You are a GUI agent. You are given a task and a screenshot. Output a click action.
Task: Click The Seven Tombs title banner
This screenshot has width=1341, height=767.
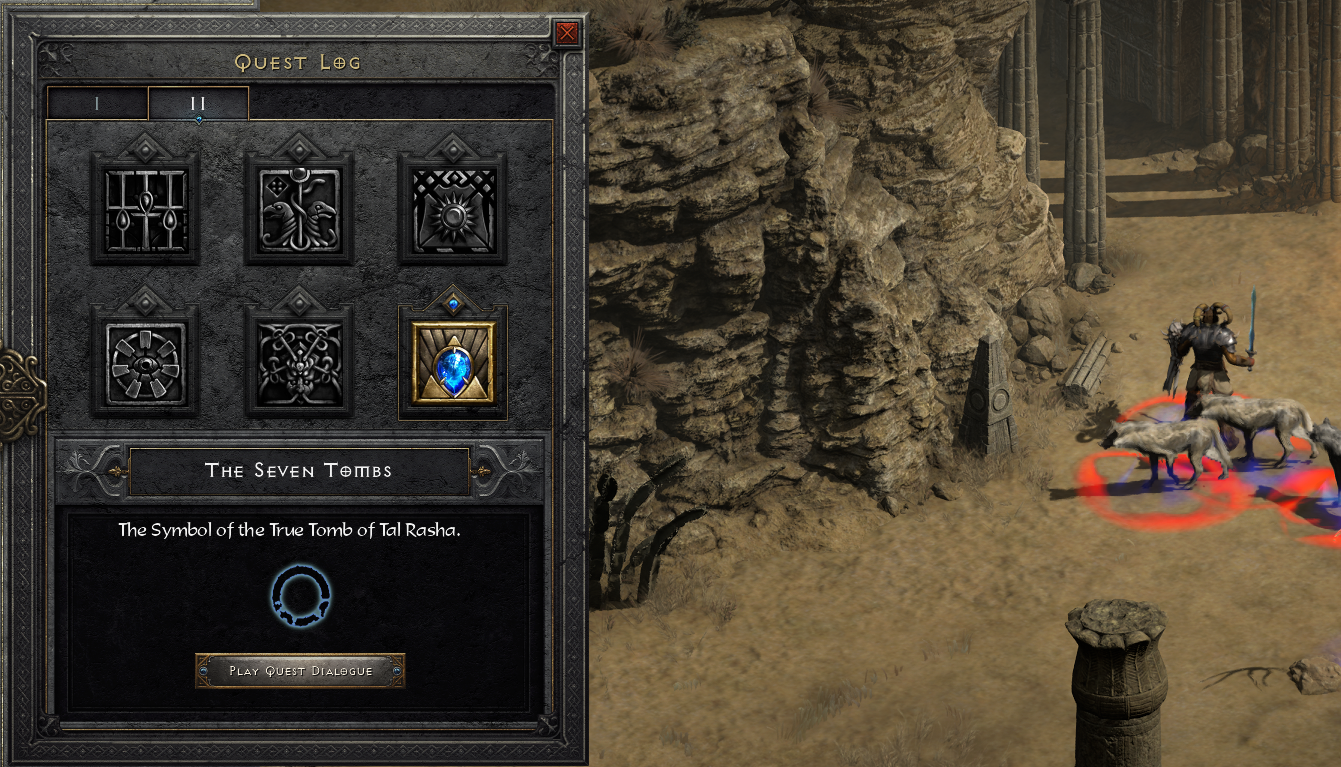coord(299,470)
